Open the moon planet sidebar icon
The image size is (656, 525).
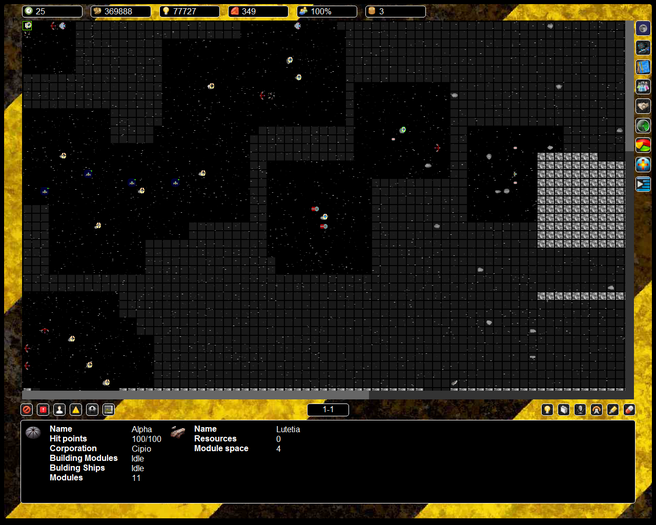click(x=643, y=28)
